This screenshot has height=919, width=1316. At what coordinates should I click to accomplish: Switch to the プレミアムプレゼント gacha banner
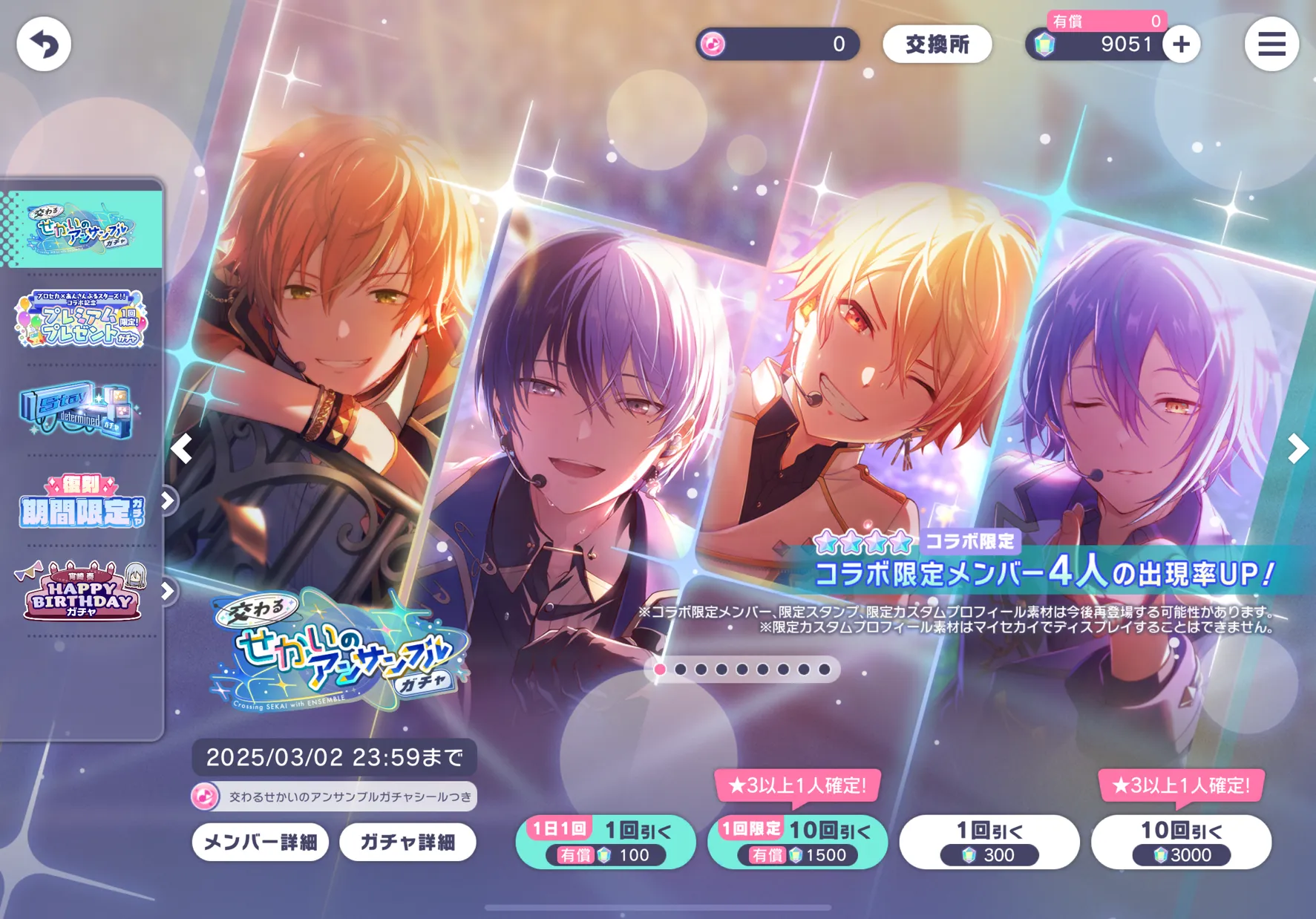tap(82, 319)
